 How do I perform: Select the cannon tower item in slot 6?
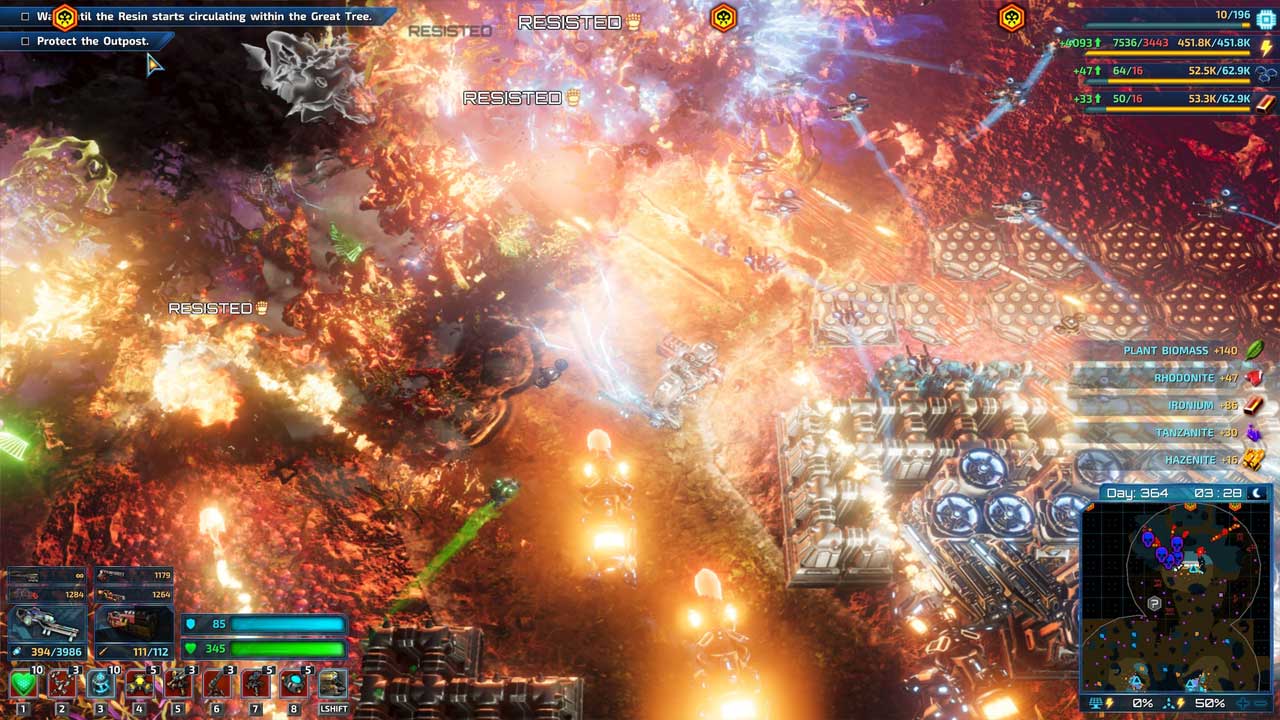coord(216,684)
